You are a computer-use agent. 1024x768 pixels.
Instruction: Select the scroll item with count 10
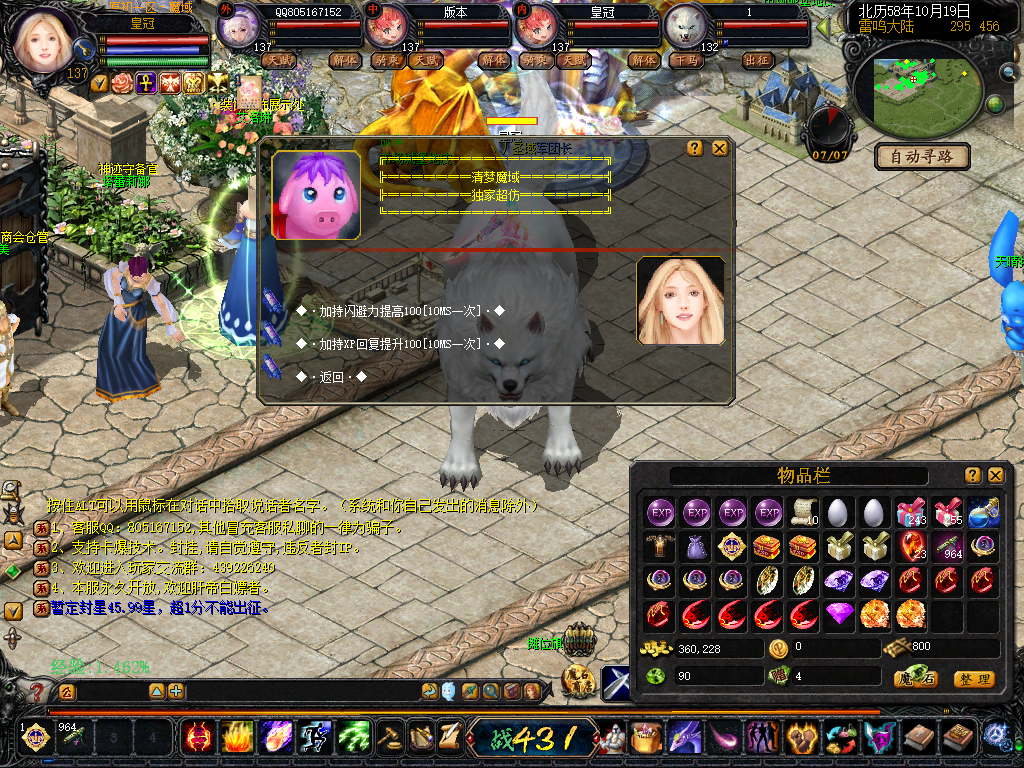[x=802, y=513]
